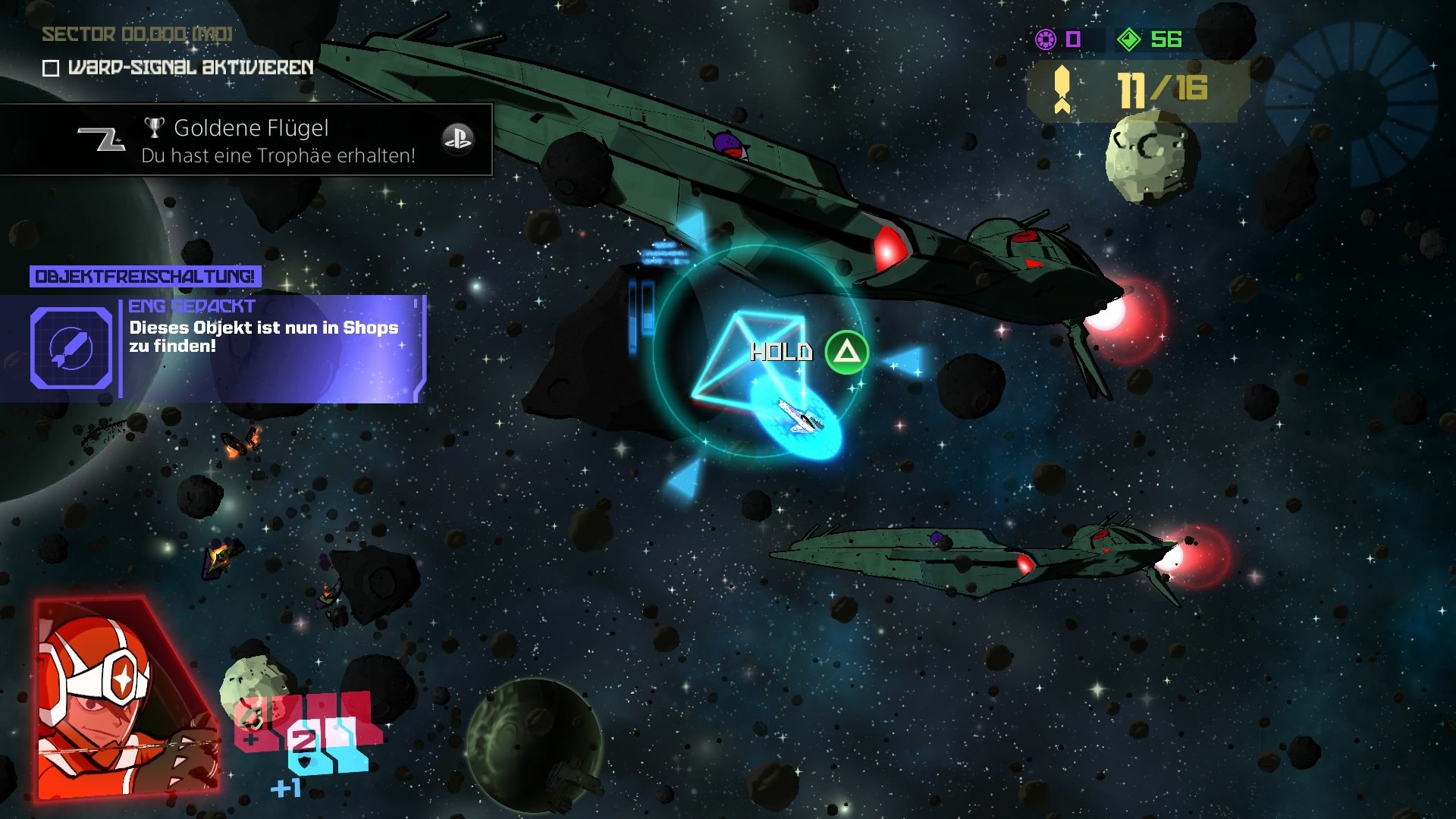
Task: Select the gold trophy icon next to Goldene Flügel
Action: pos(155,127)
